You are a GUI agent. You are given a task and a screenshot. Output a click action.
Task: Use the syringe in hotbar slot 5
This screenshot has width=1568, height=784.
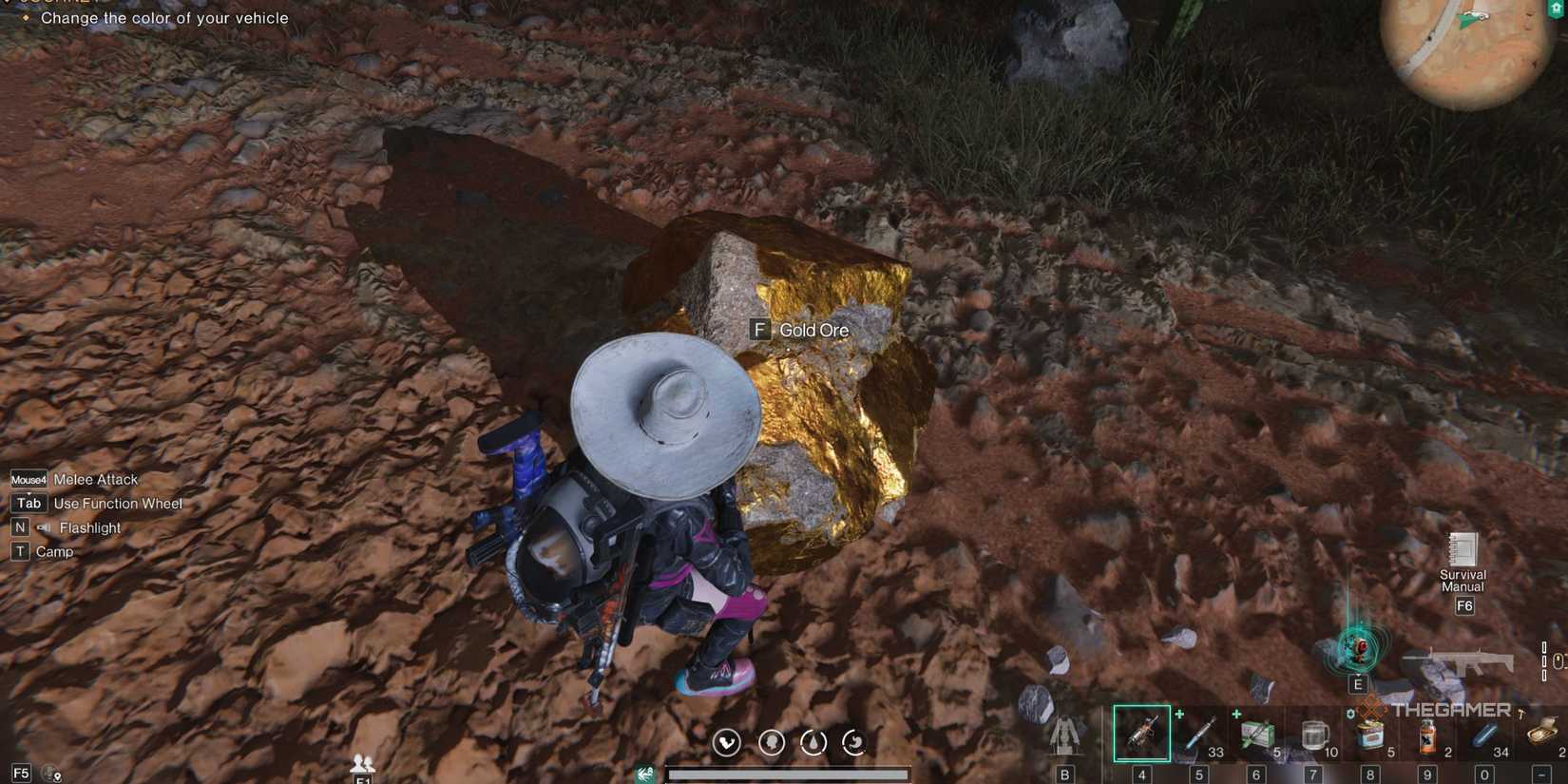point(1197,732)
